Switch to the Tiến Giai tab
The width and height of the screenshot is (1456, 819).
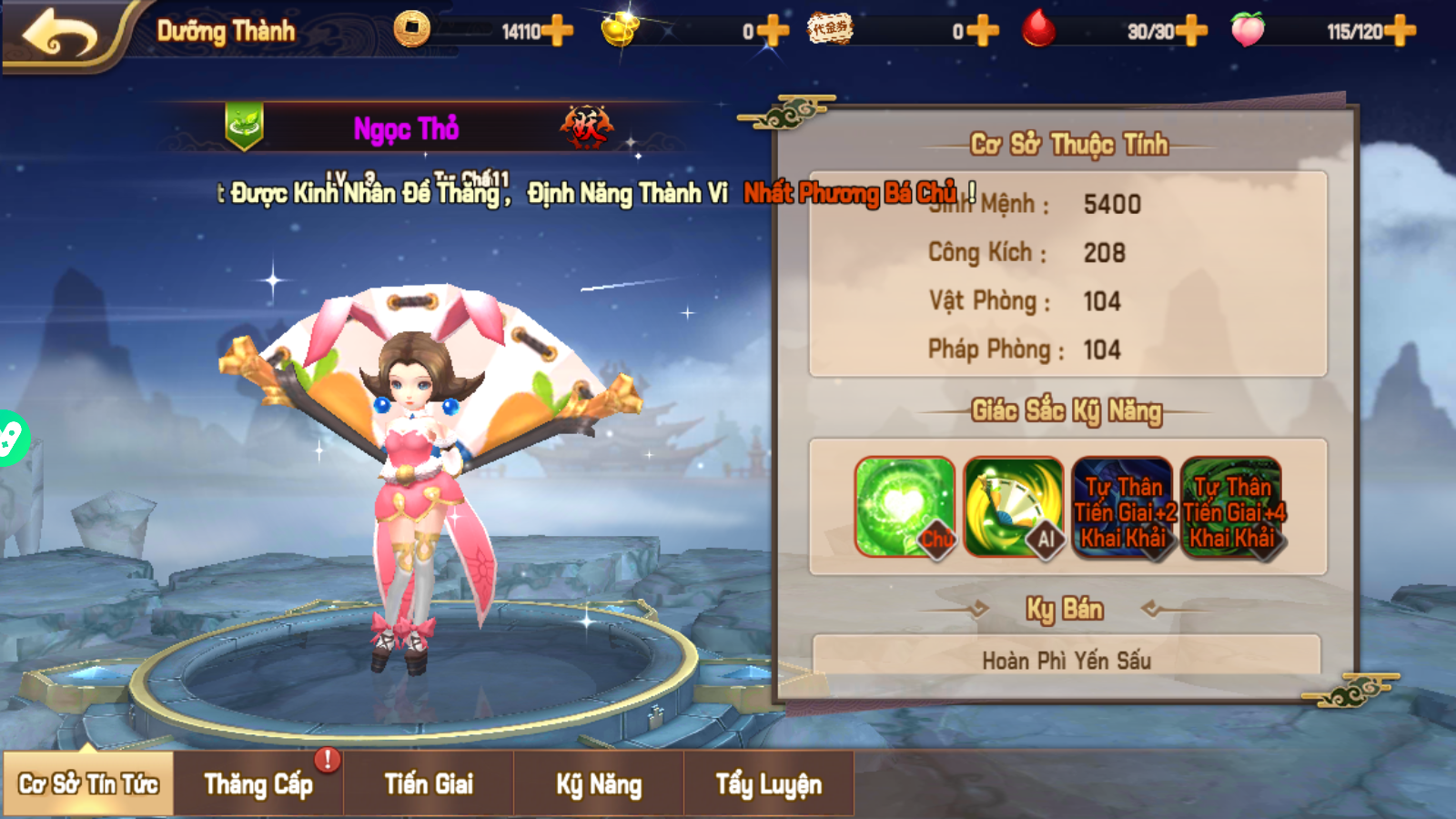429,784
